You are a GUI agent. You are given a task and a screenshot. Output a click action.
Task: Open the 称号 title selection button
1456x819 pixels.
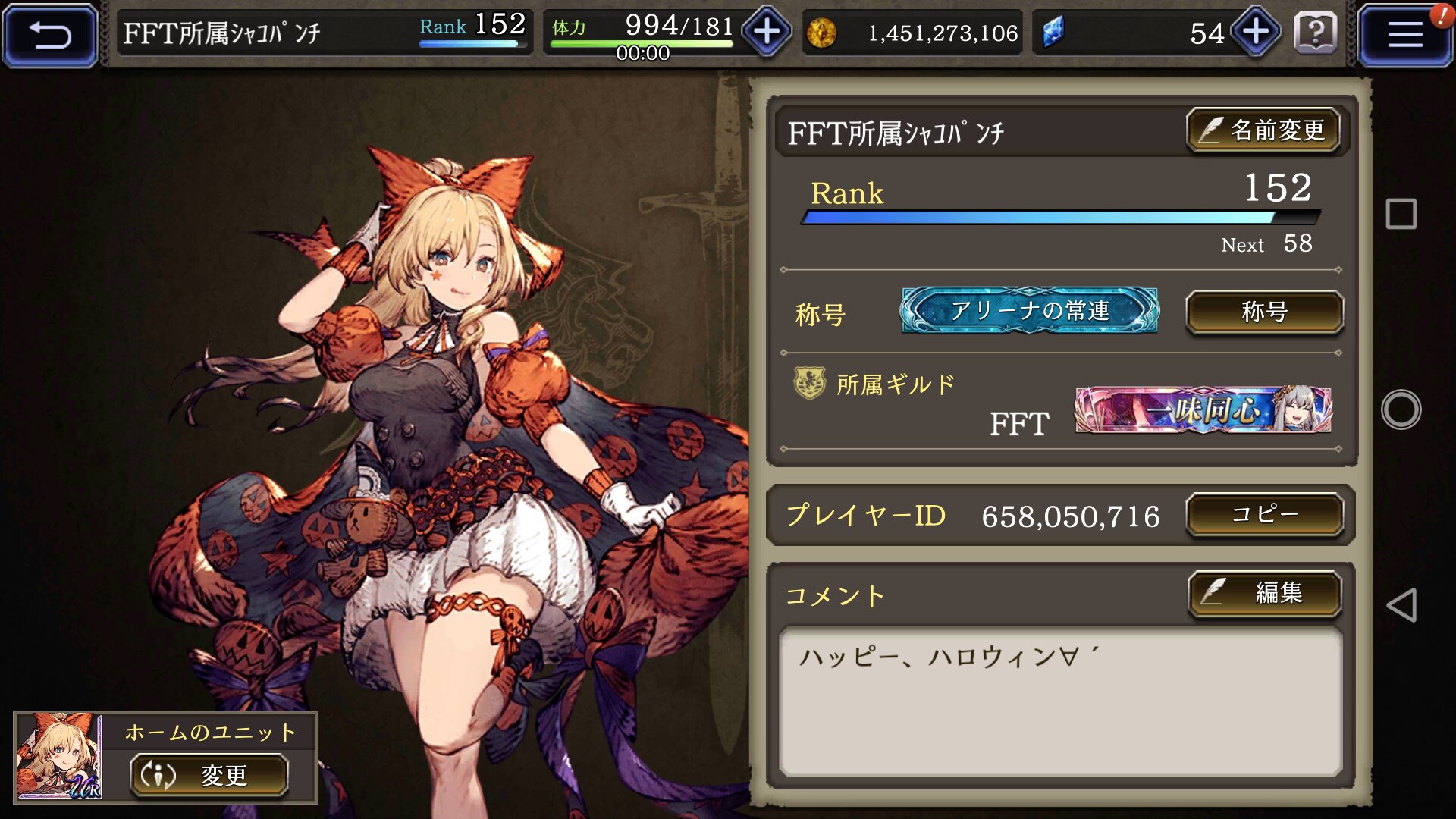(x=1264, y=312)
